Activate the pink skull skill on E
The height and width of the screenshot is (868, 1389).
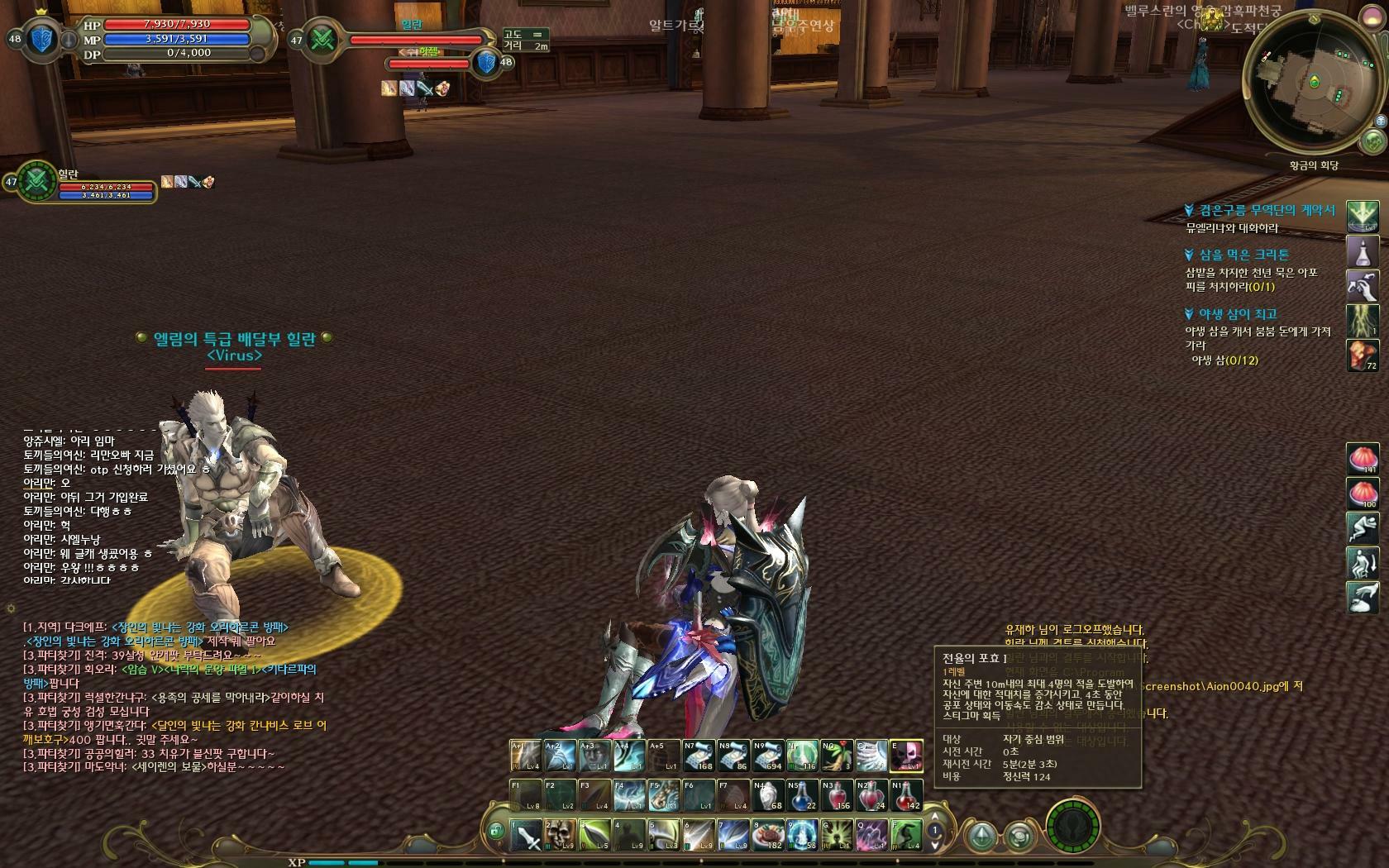coord(906,756)
